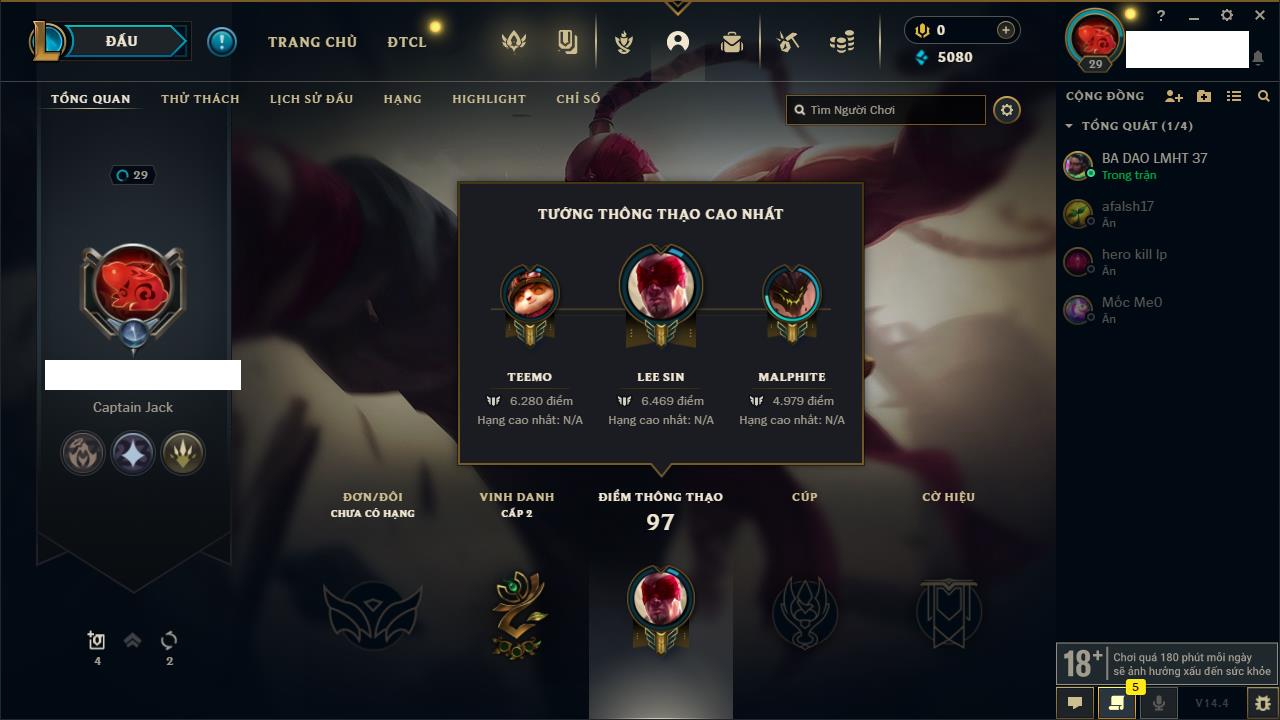
Task: Switch to the CHỈ SỐ tab
Action: coord(578,99)
